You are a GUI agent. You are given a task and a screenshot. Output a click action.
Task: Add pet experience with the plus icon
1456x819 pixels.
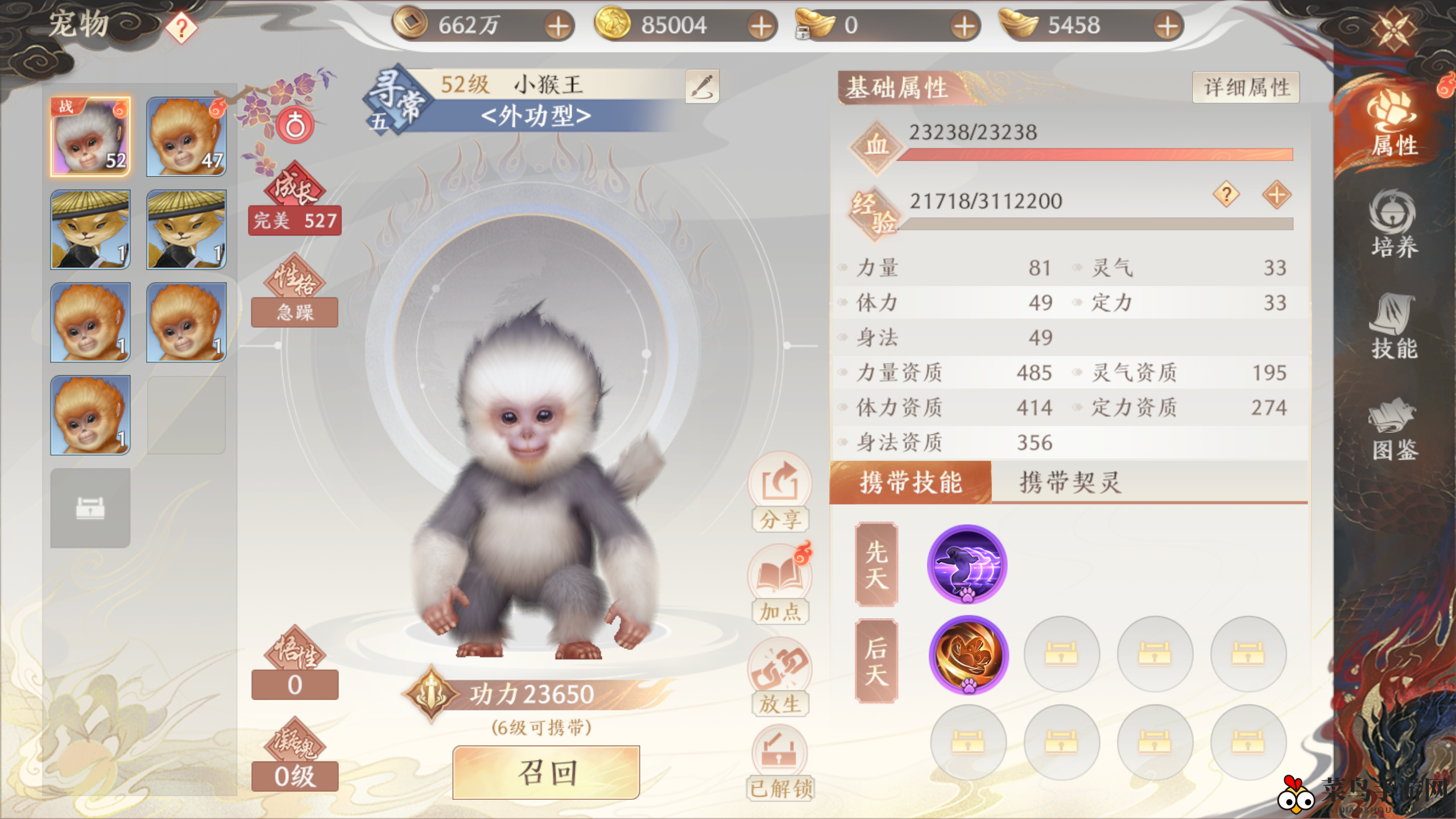click(x=1276, y=195)
